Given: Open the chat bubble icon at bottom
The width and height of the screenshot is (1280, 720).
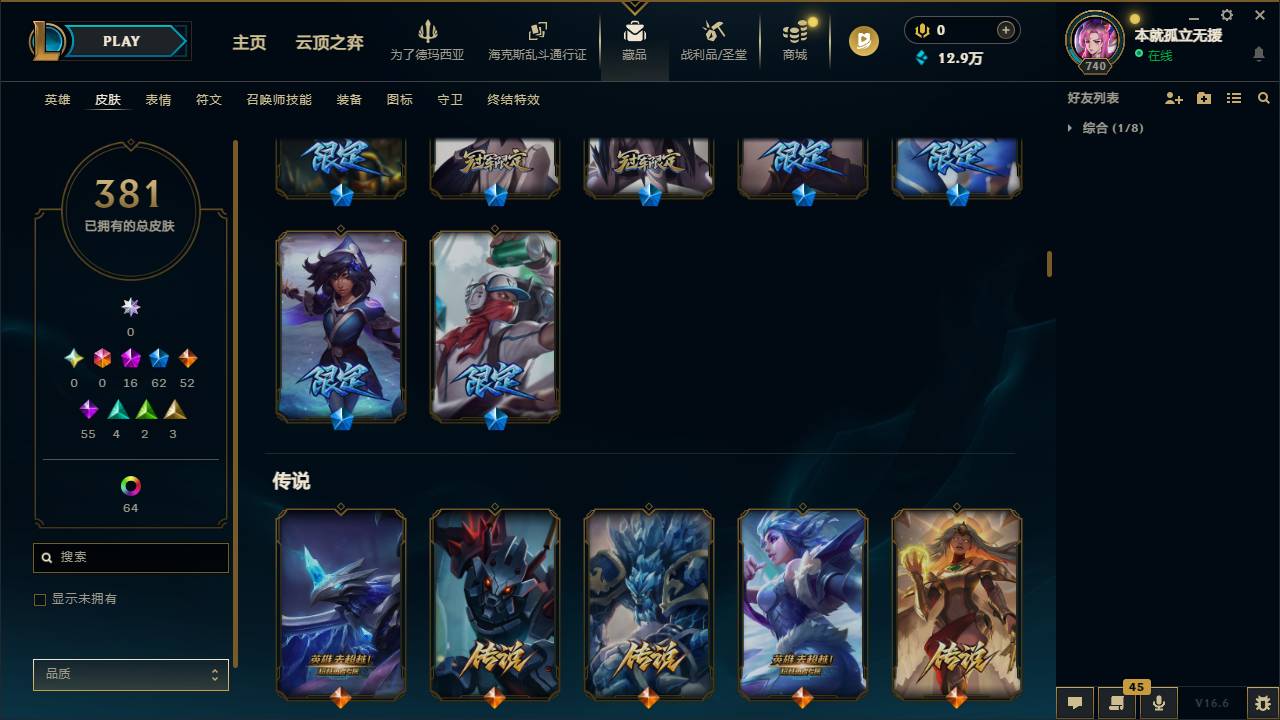Looking at the screenshot, I should pos(1075,703).
